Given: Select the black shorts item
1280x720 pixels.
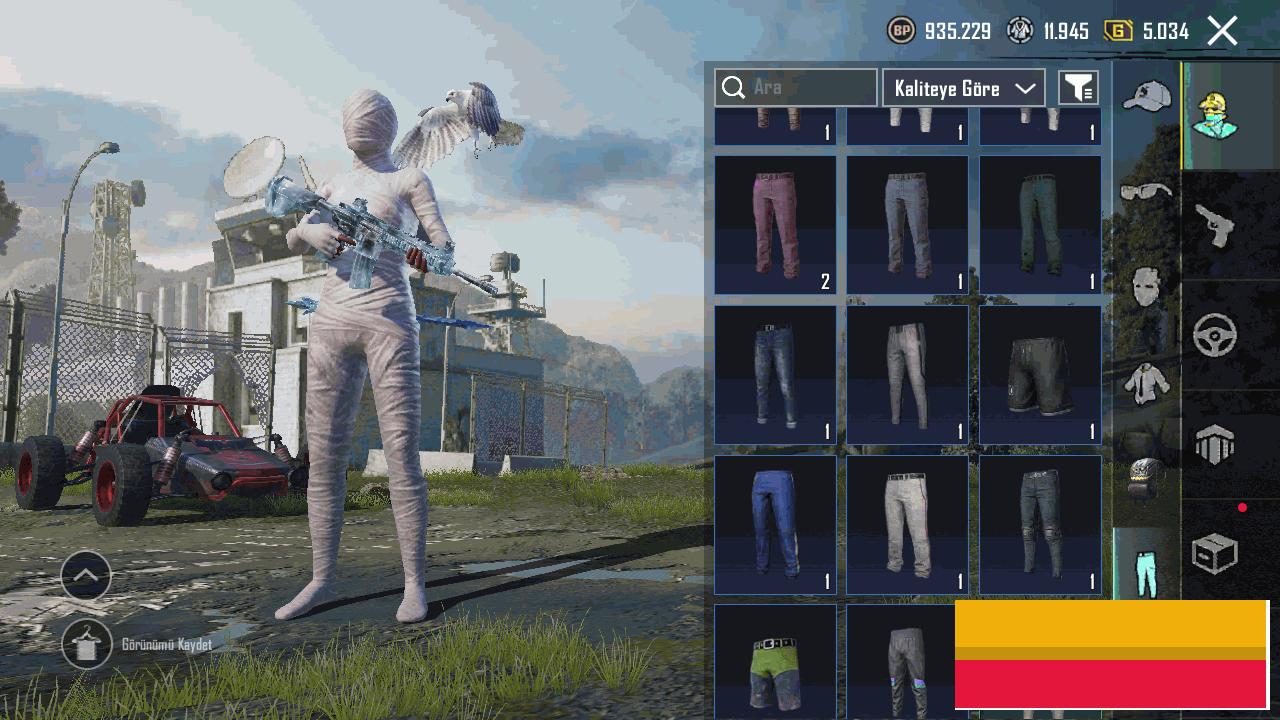Looking at the screenshot, I should click(x=1040, y=374).
